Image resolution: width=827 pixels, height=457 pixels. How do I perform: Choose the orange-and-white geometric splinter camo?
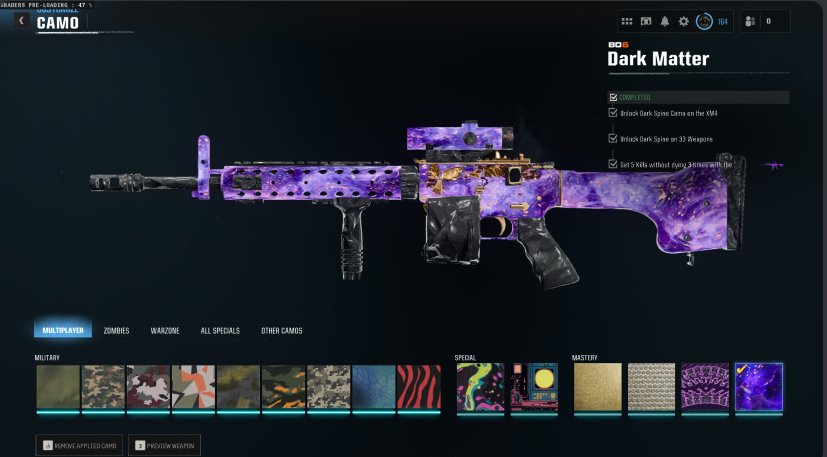pos(193,387)
